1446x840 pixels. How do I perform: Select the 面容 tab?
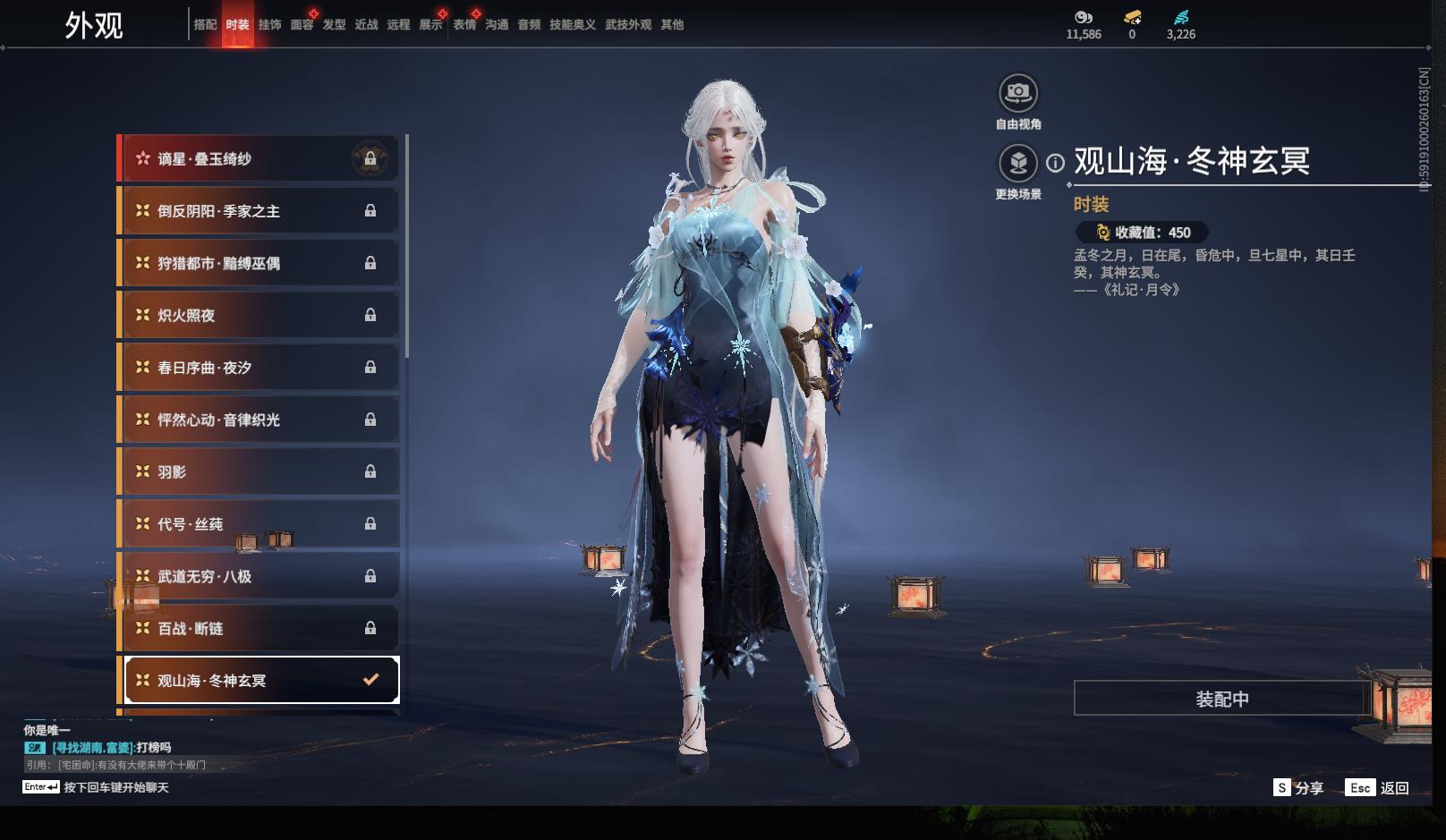coord(302,25)
